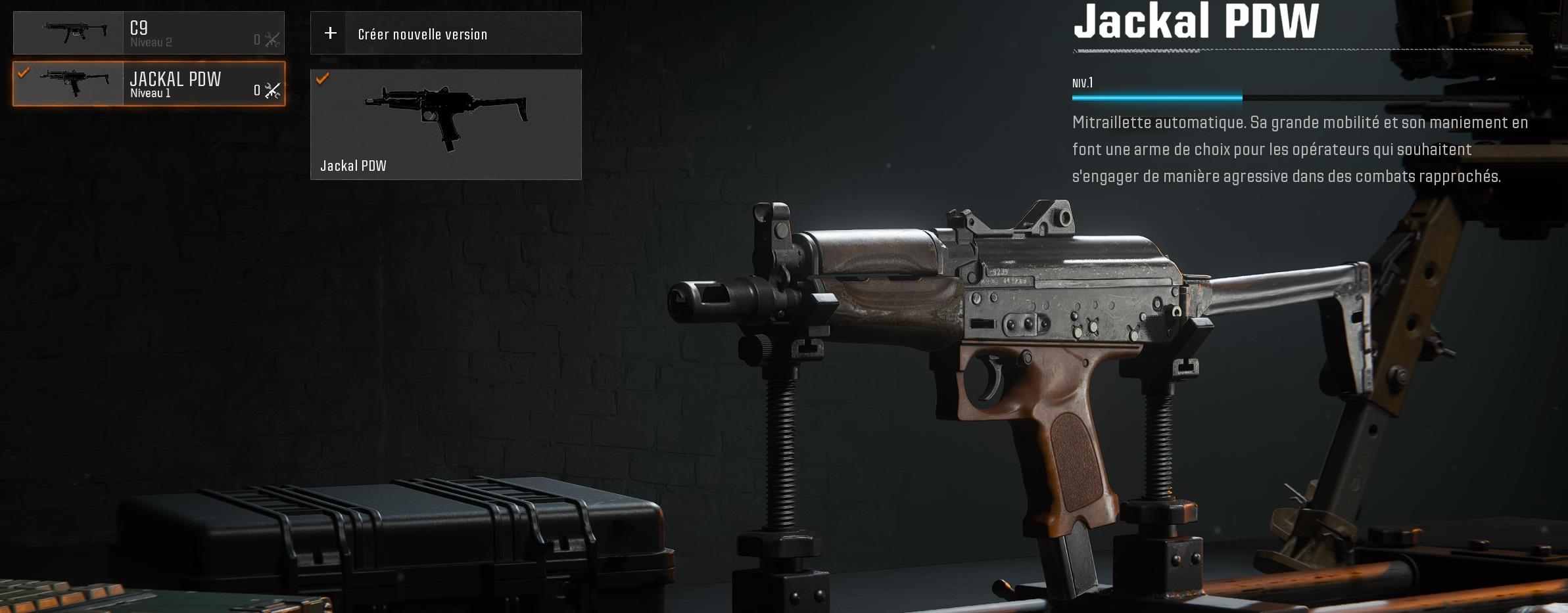Click Créer nouvelle version button
This screenshot has height=613, width=1568.
pos(445,33)
